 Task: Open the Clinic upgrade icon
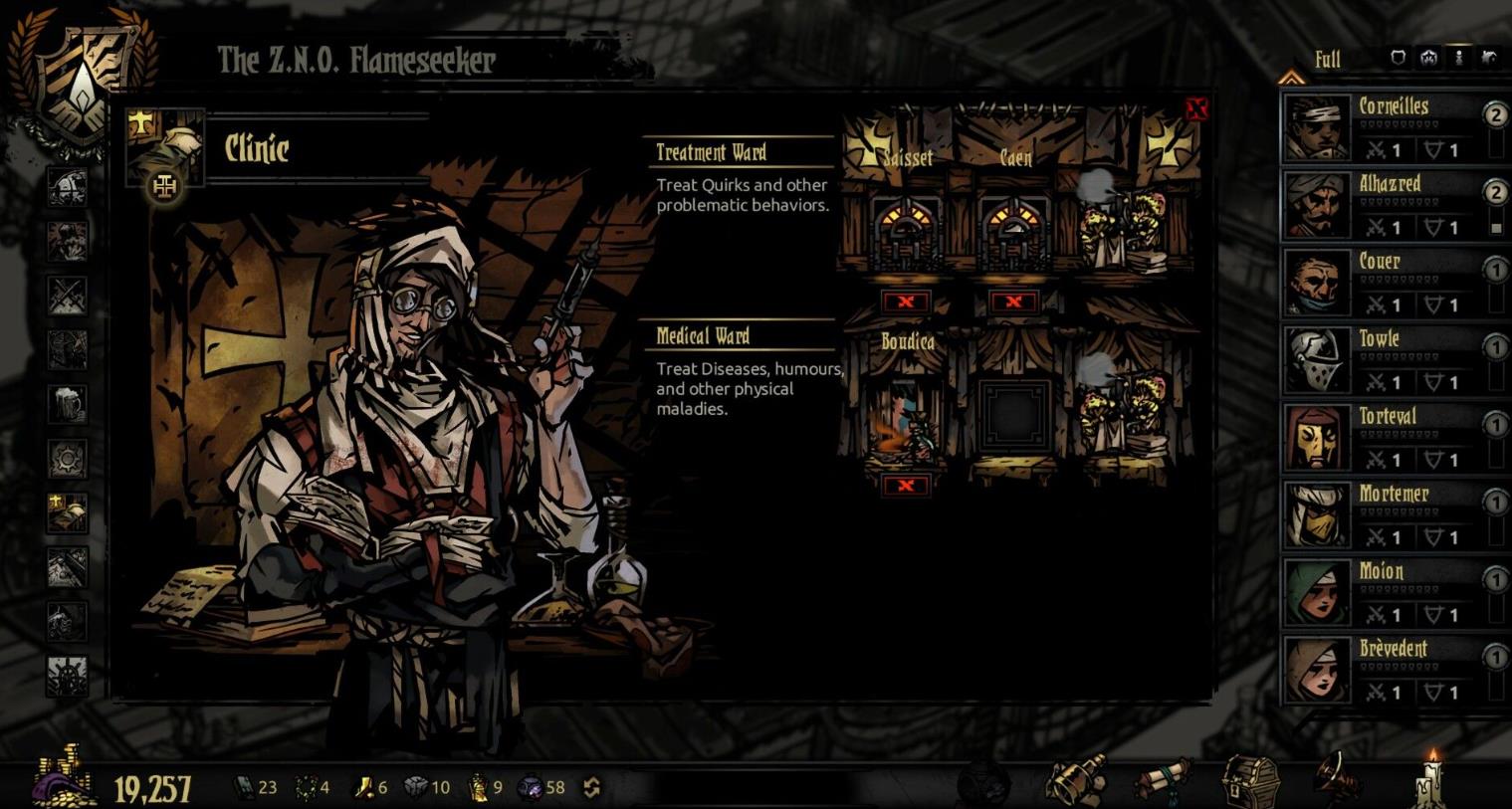[x=165, y=185]
